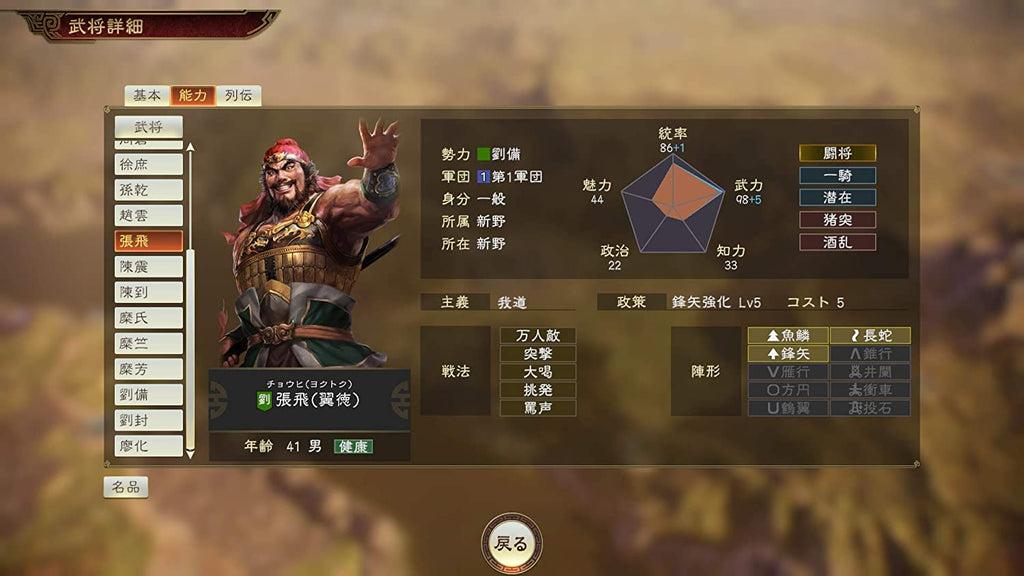
Task: Choose officer 陳到 from the list
Action: 148,292
